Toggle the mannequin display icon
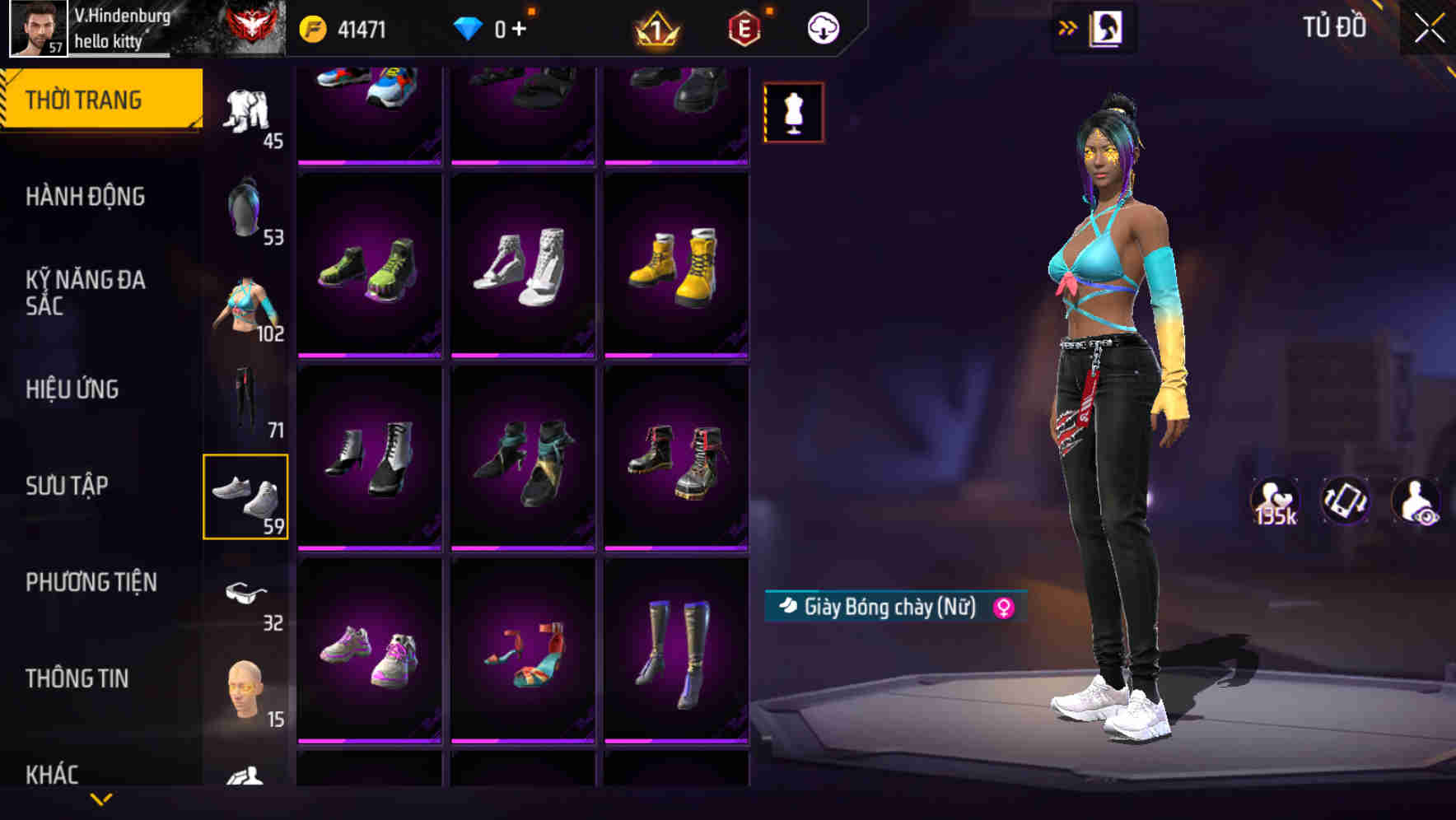This screenshot has height=820, width=1456. 793,112
